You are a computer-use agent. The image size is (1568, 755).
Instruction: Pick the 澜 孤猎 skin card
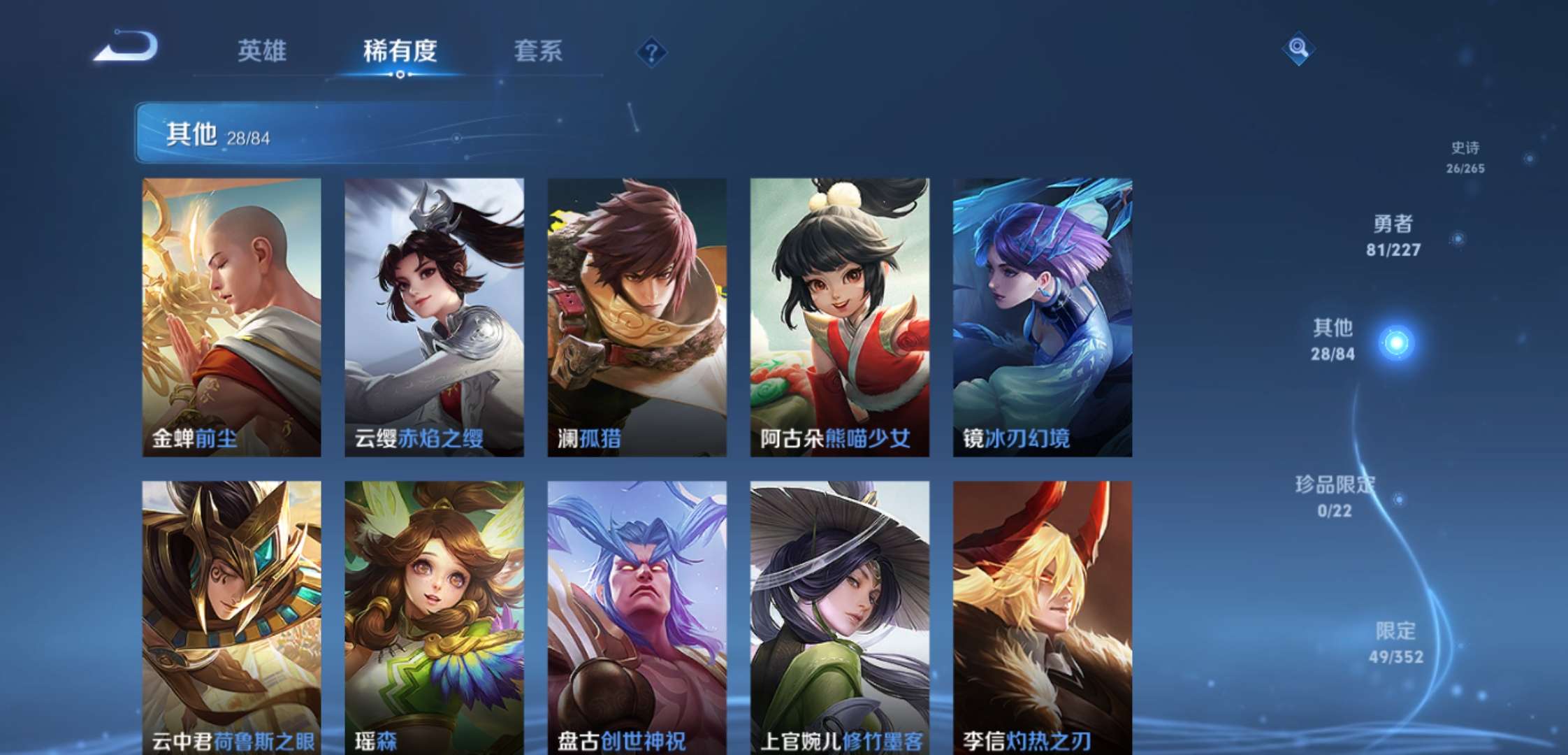(x=637, y=317)
